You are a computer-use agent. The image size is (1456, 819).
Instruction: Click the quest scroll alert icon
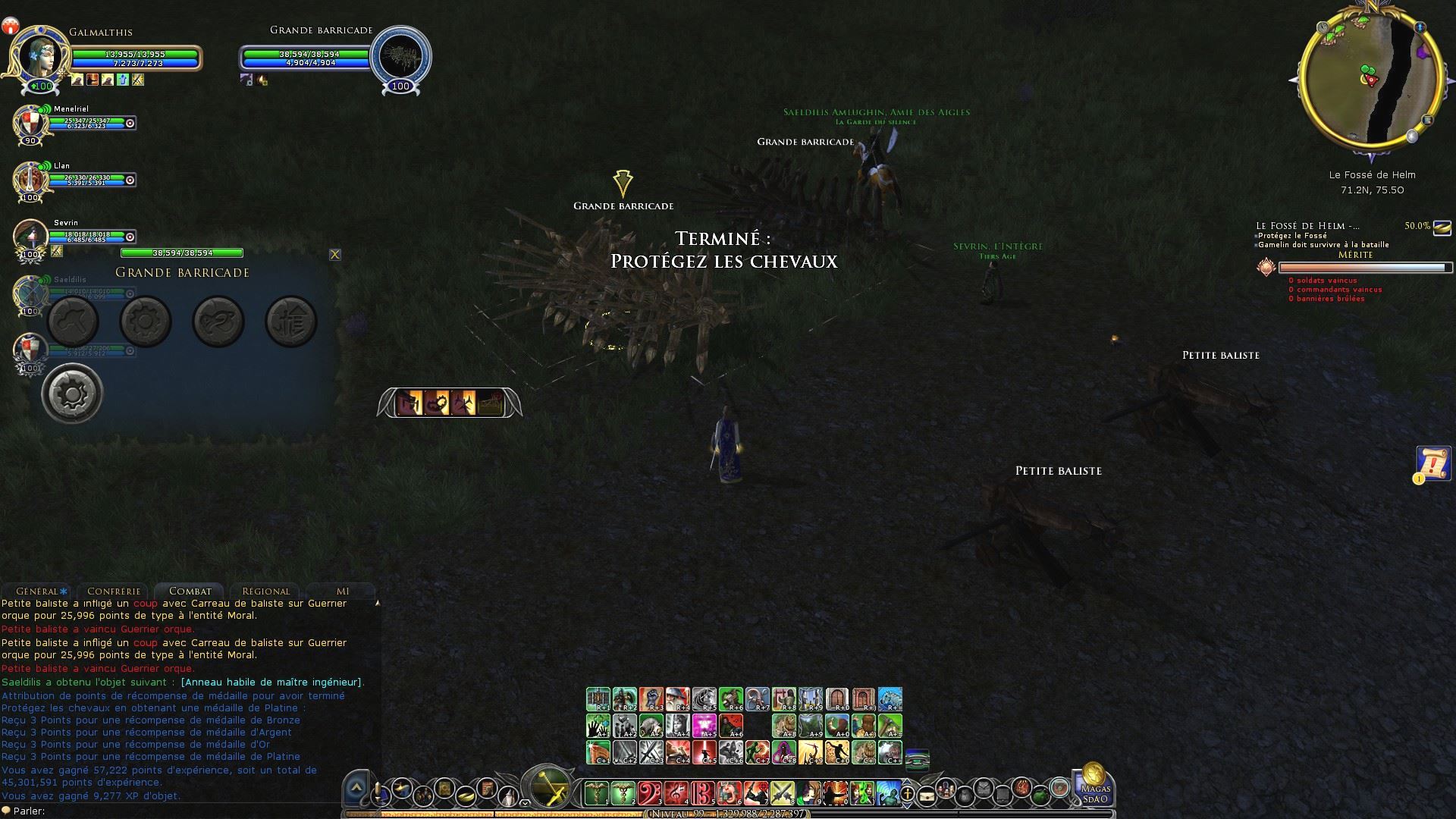coord(1432,463)
